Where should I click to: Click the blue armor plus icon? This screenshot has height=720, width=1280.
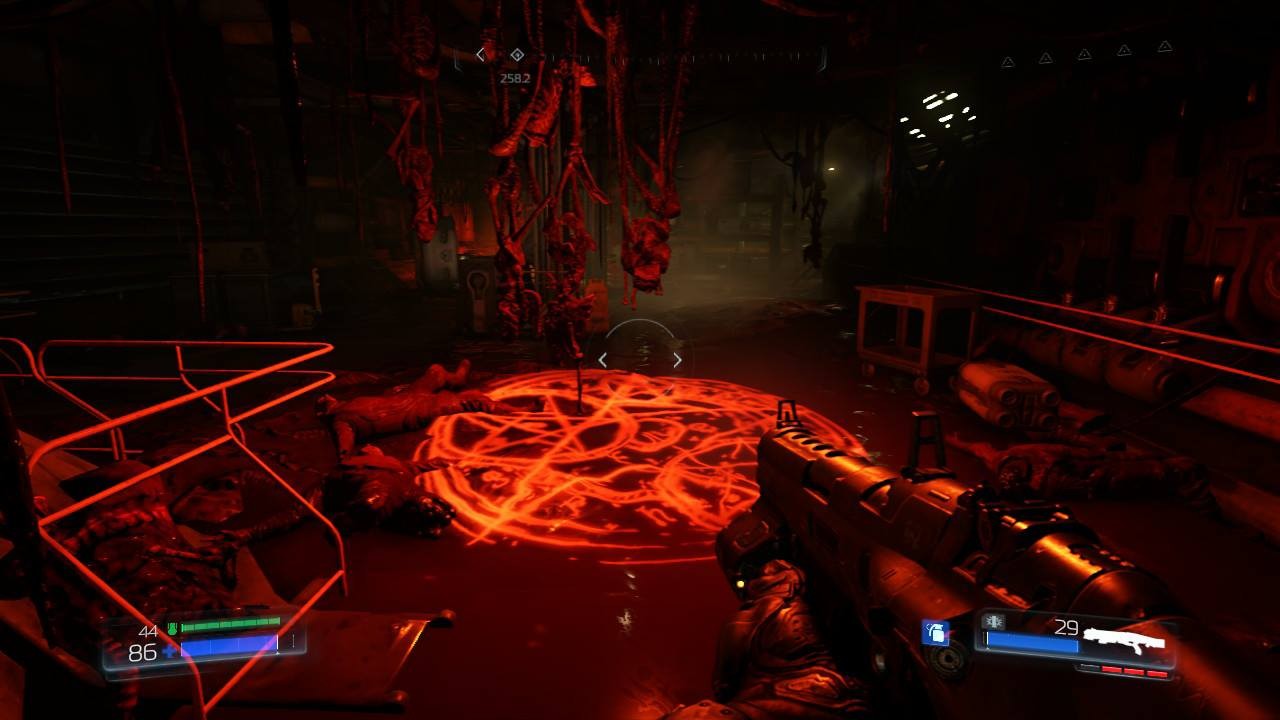(x=168, y=652)
